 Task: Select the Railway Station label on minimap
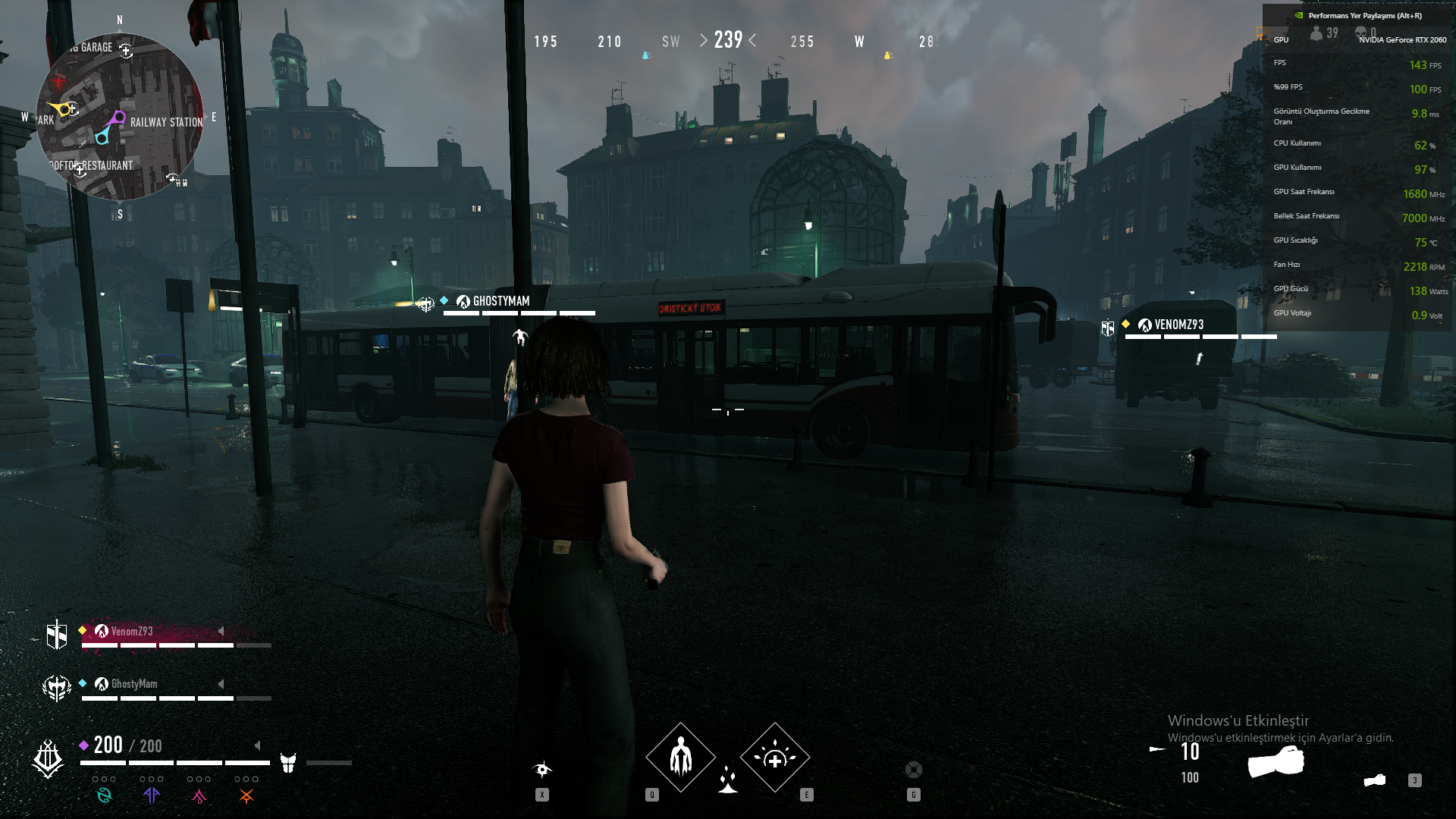click(x=166, y=122)
